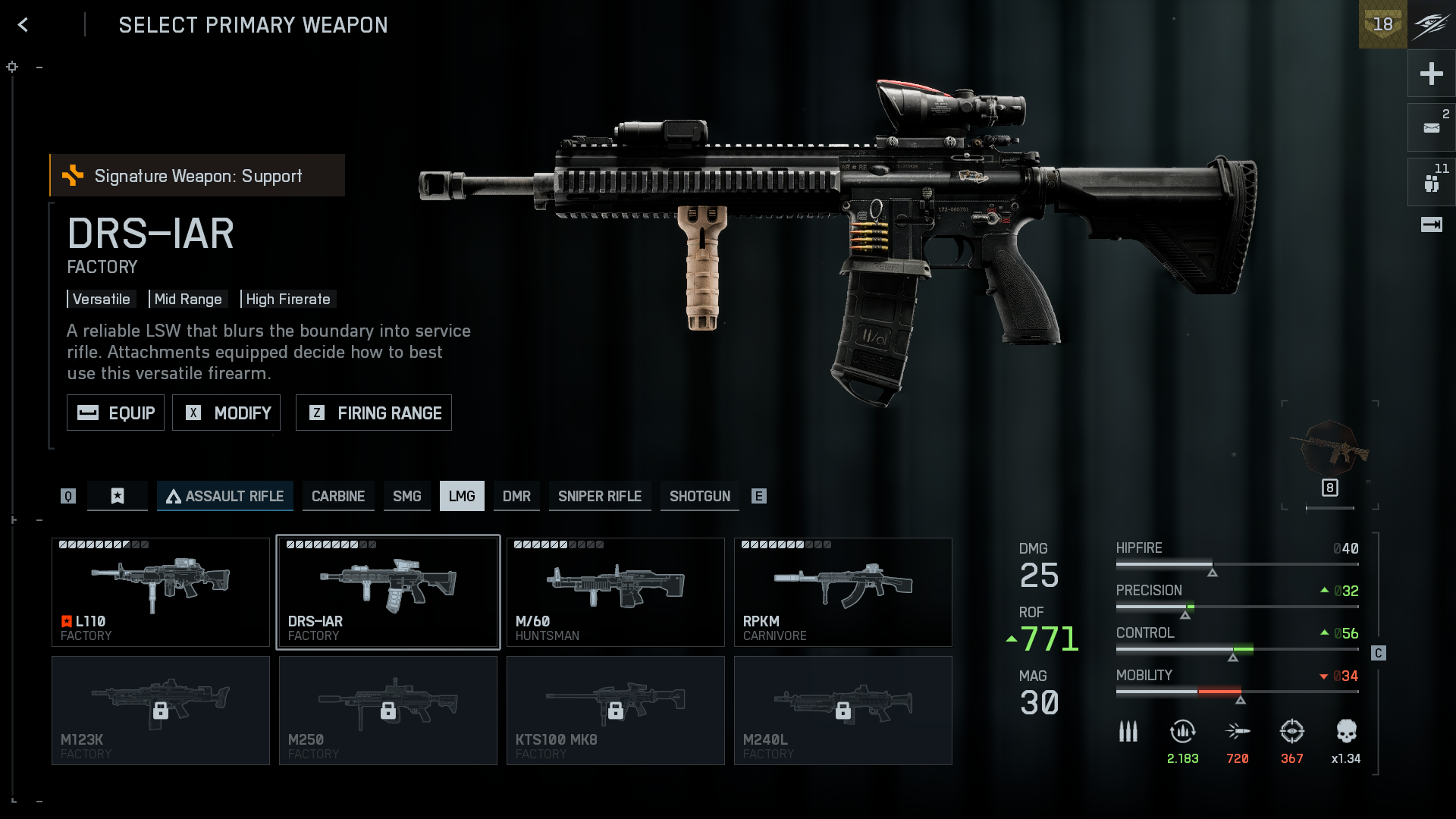Show the SMG weapon category

click(406, 496)
